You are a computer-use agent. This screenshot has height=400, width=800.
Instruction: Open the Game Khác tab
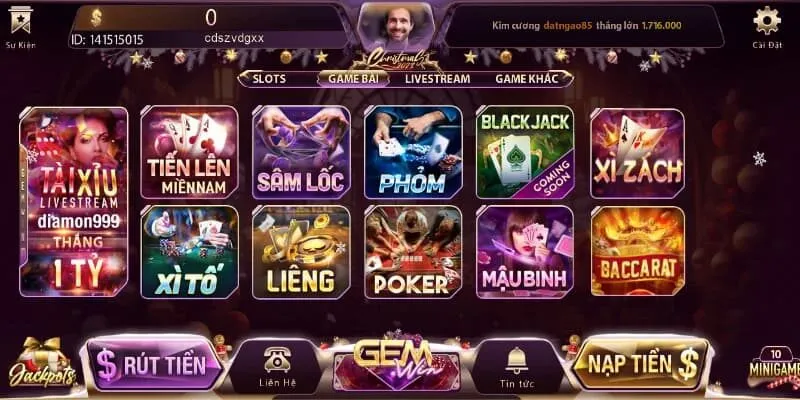tap(526, 78)
